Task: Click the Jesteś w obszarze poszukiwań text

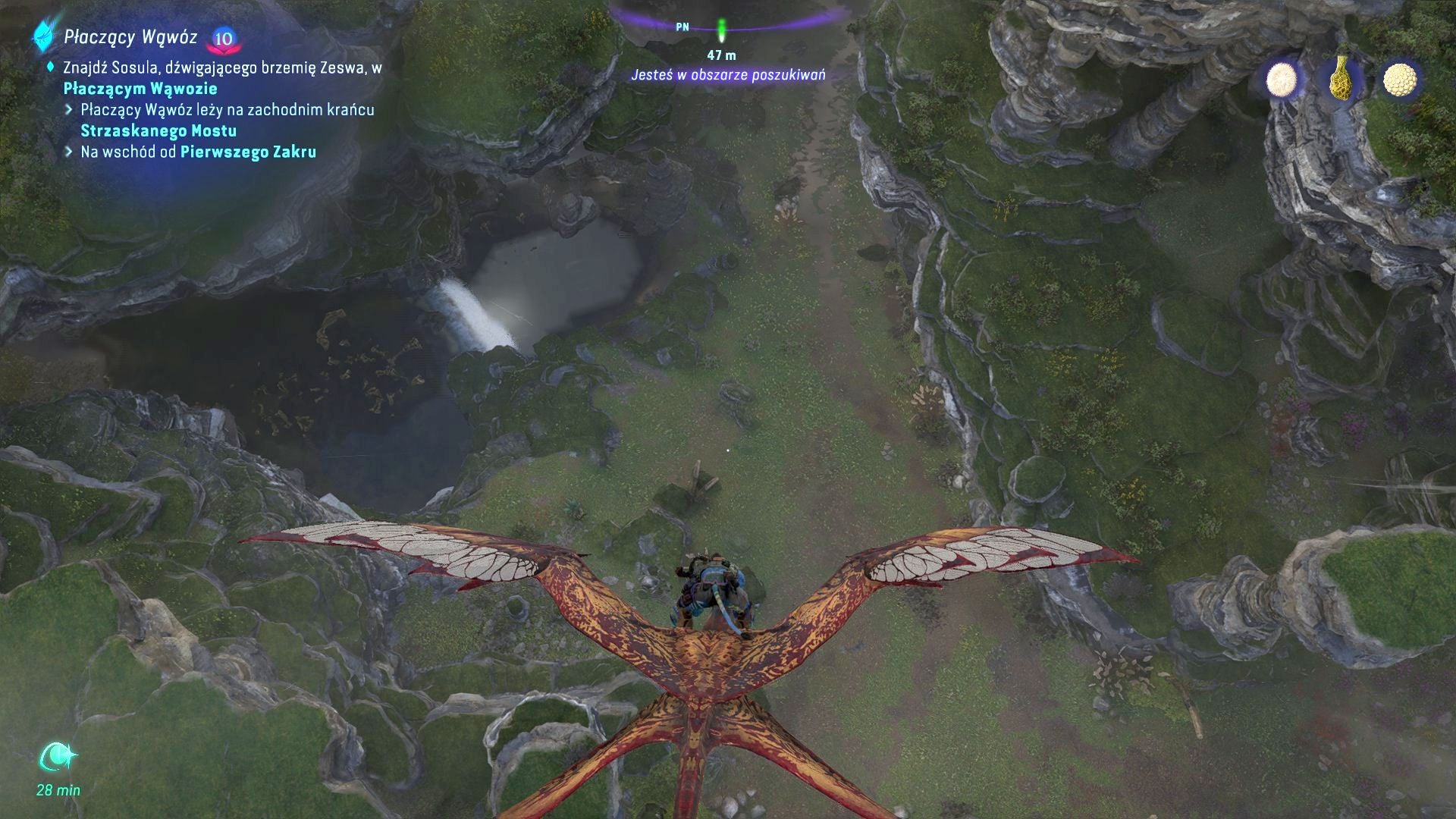Action: pyautogui.click(x=730, y=75)
